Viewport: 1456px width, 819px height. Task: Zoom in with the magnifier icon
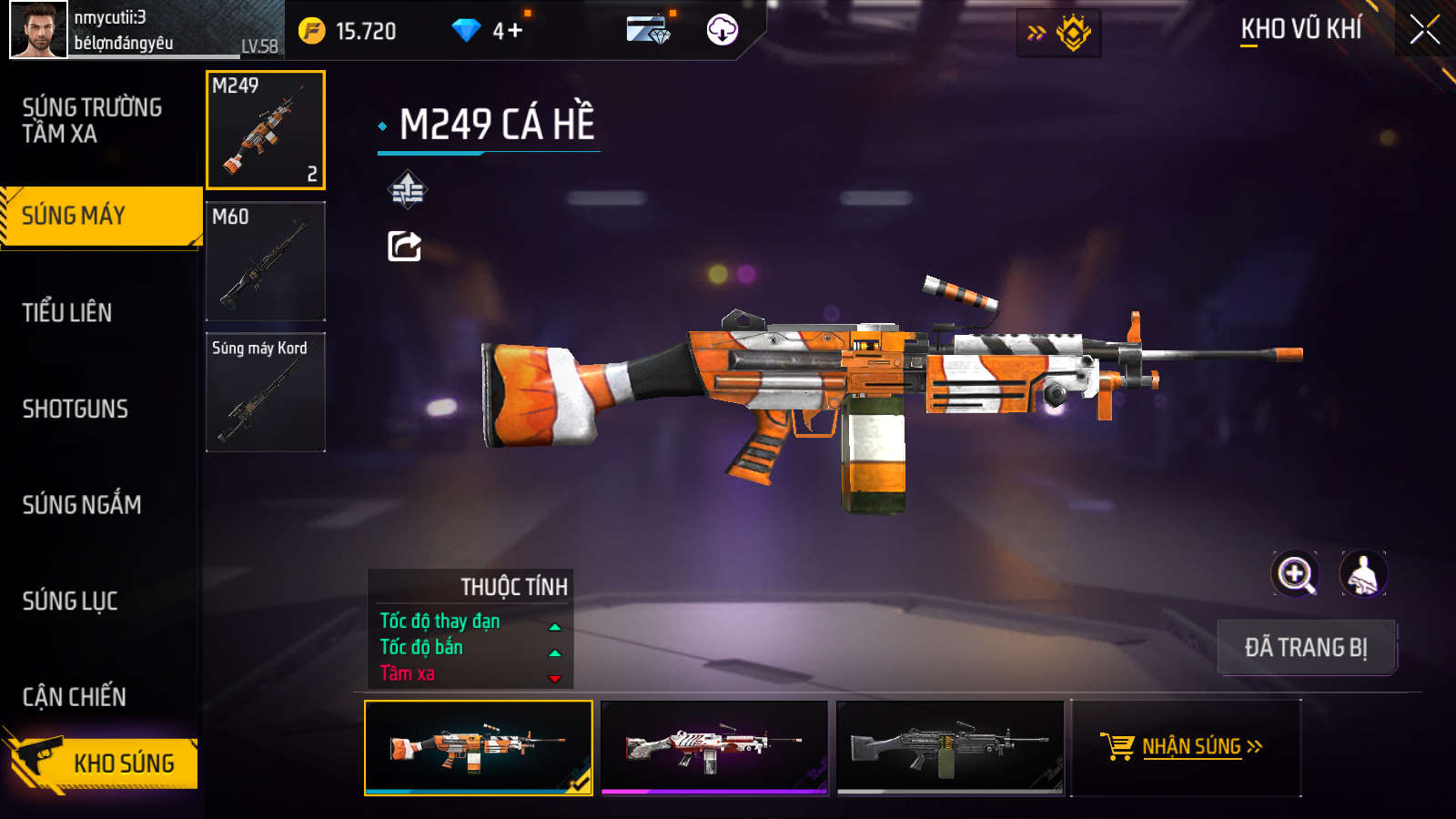(x=1294, y=574)
